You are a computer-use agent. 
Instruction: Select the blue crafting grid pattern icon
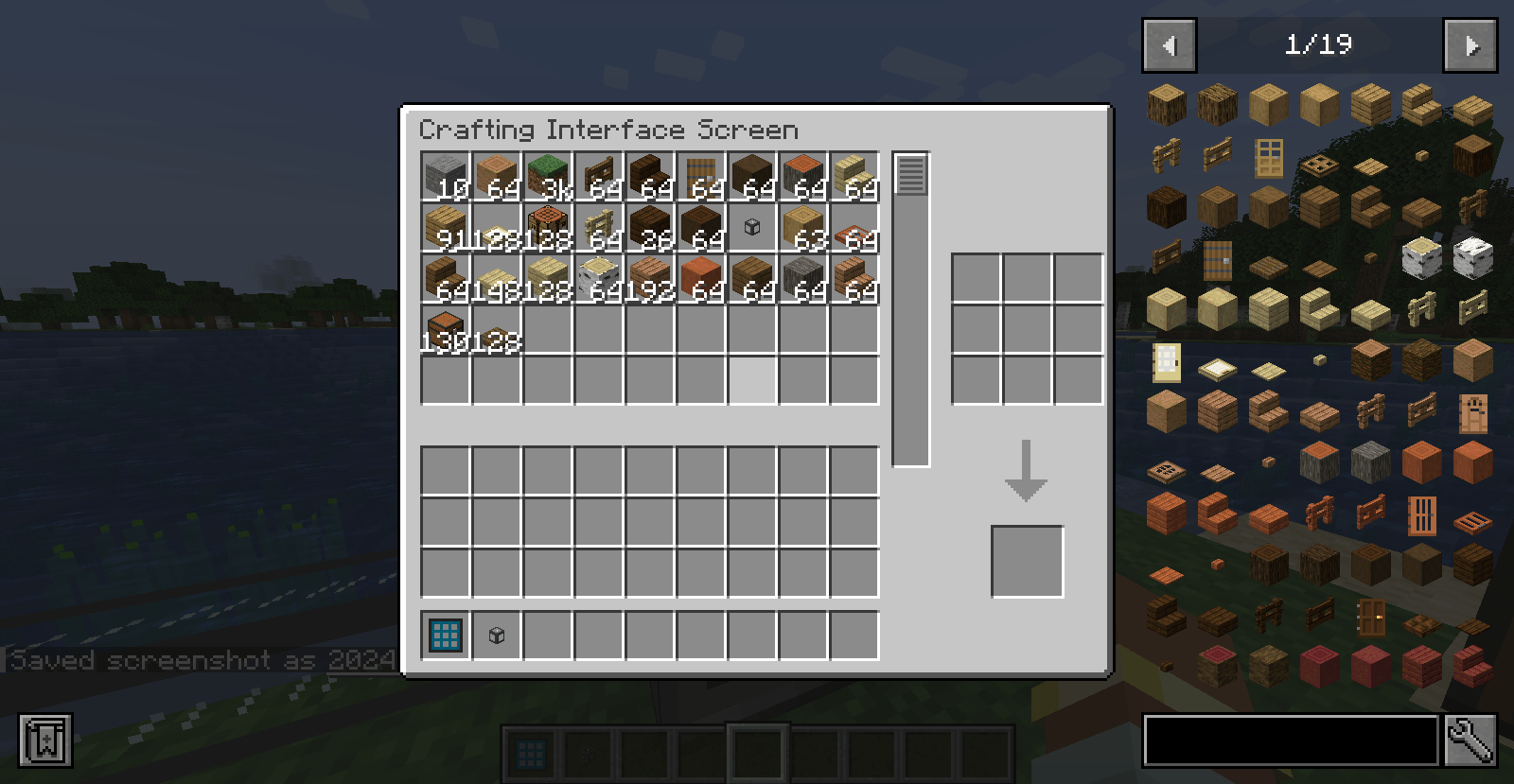coord(445,636)
